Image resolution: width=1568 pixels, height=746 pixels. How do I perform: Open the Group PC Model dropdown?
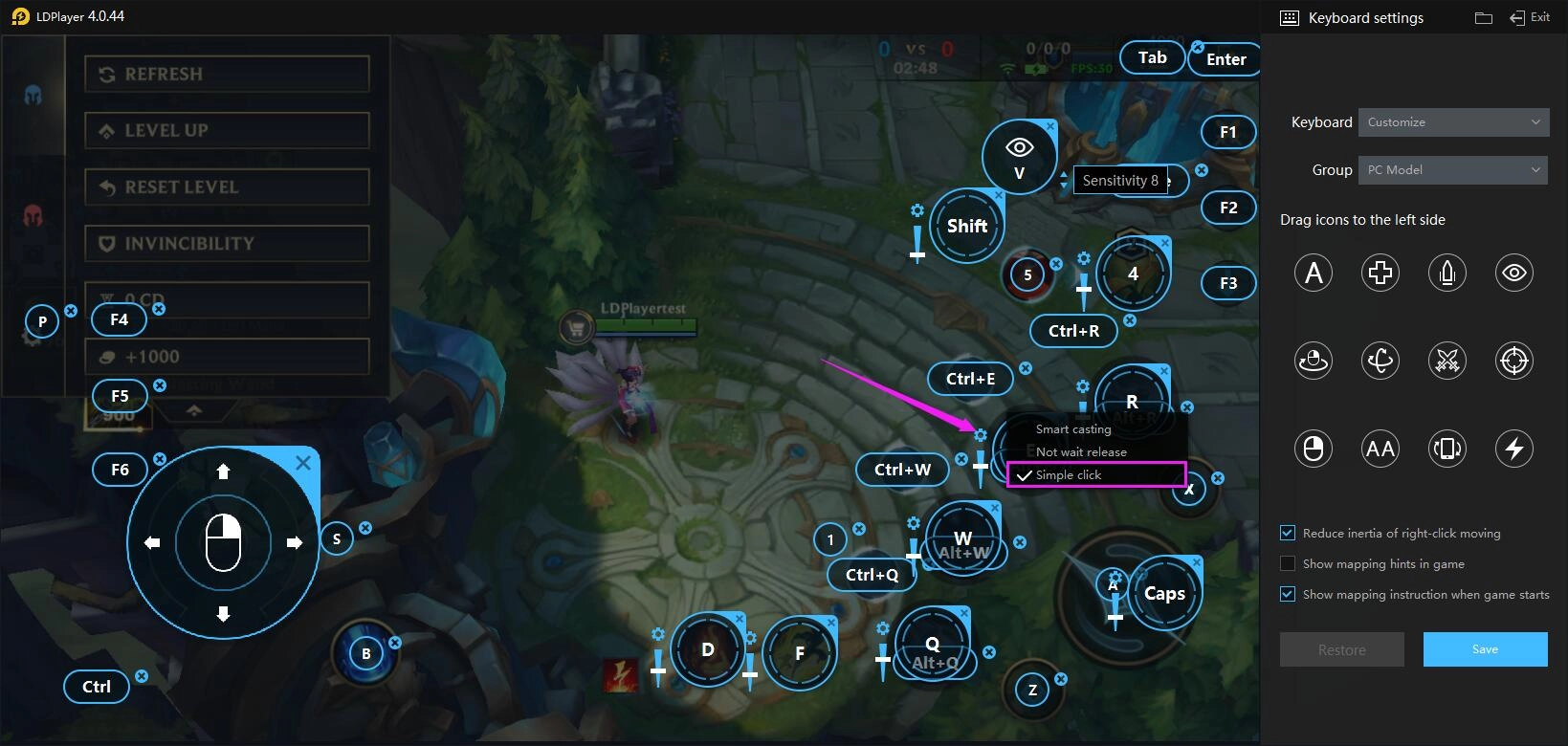pyautogui.click(x=1452, y=169)
